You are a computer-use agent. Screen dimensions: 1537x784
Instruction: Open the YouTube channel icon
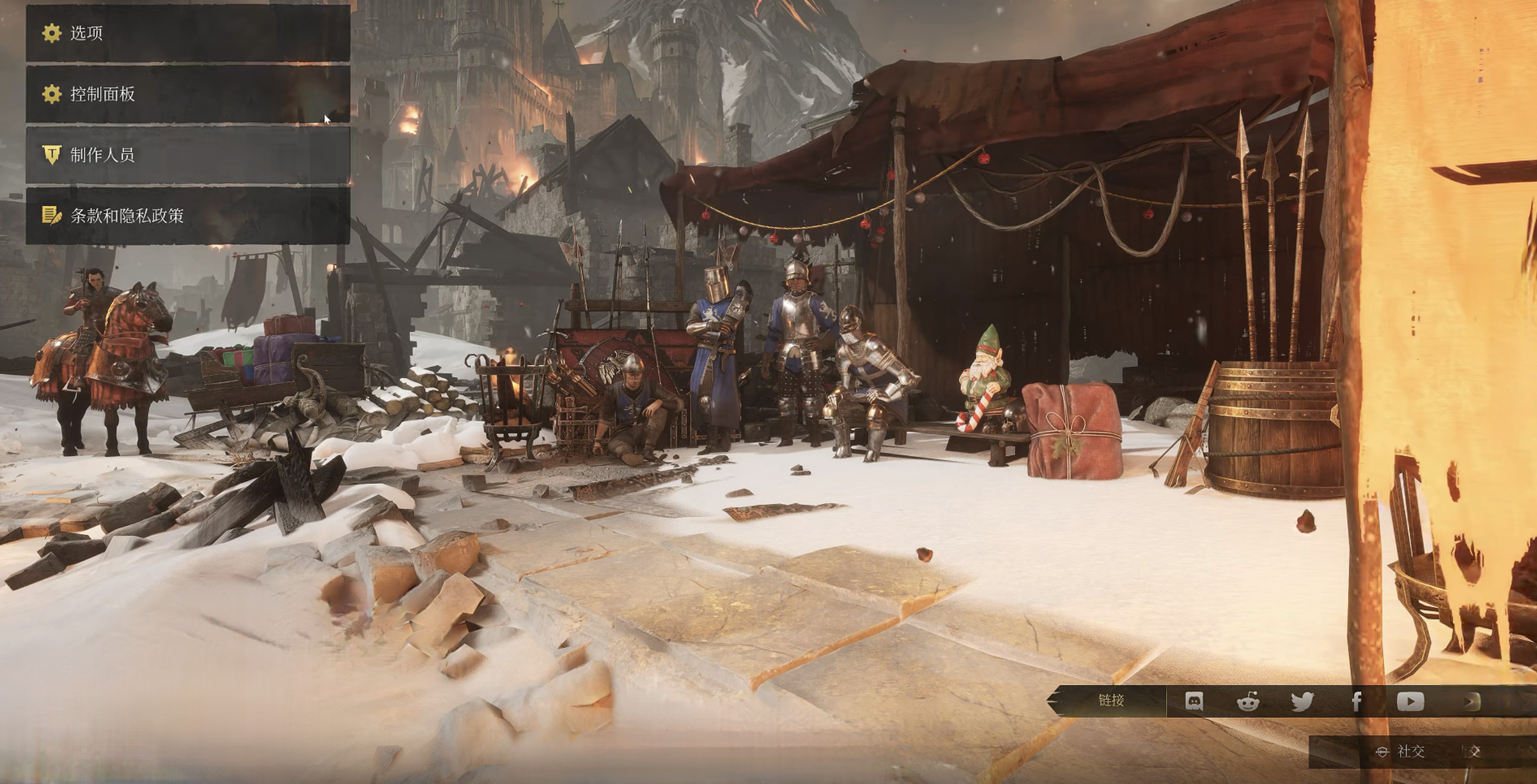(x=1411, y=701)
